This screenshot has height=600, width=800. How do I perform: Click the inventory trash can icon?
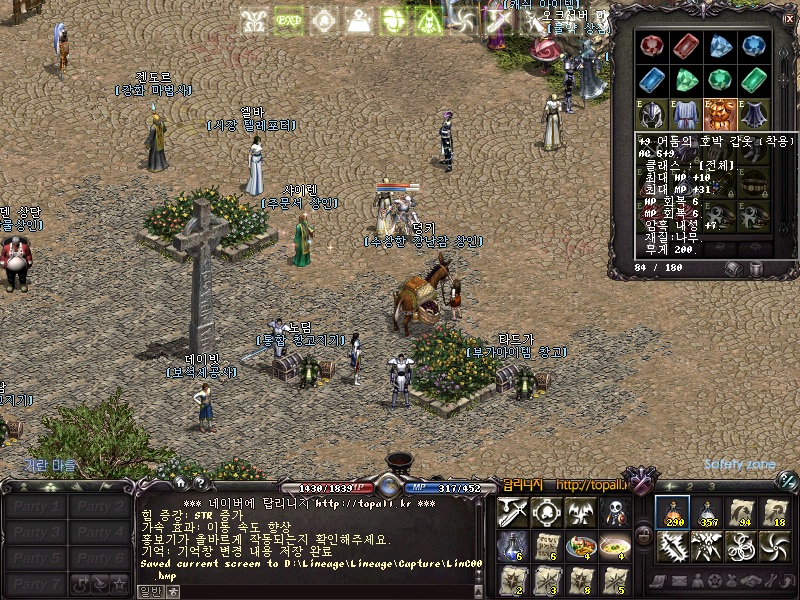(x=757, y=268)
